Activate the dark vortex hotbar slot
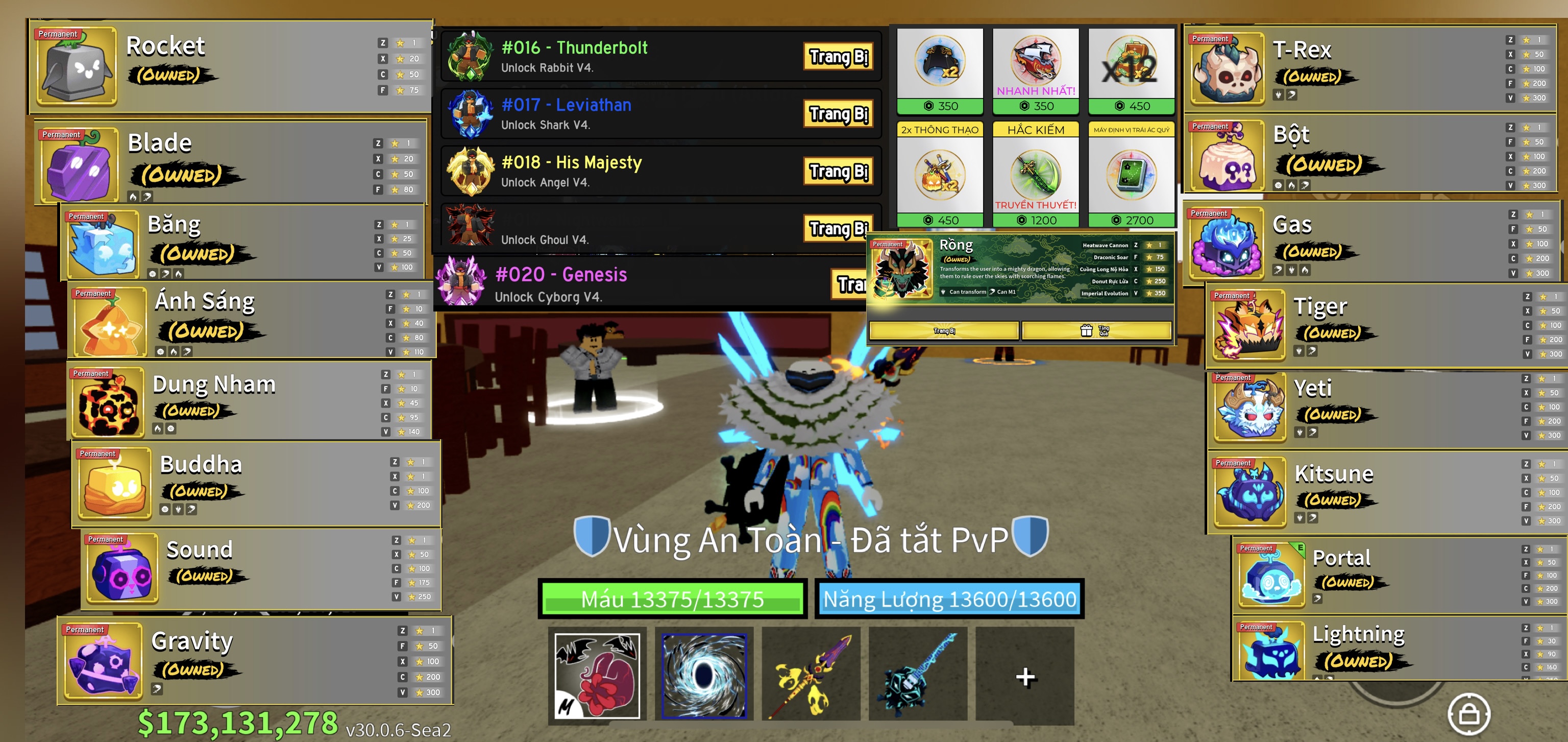1568x742 pixels. pyautogui.click(x=704, y=675)
